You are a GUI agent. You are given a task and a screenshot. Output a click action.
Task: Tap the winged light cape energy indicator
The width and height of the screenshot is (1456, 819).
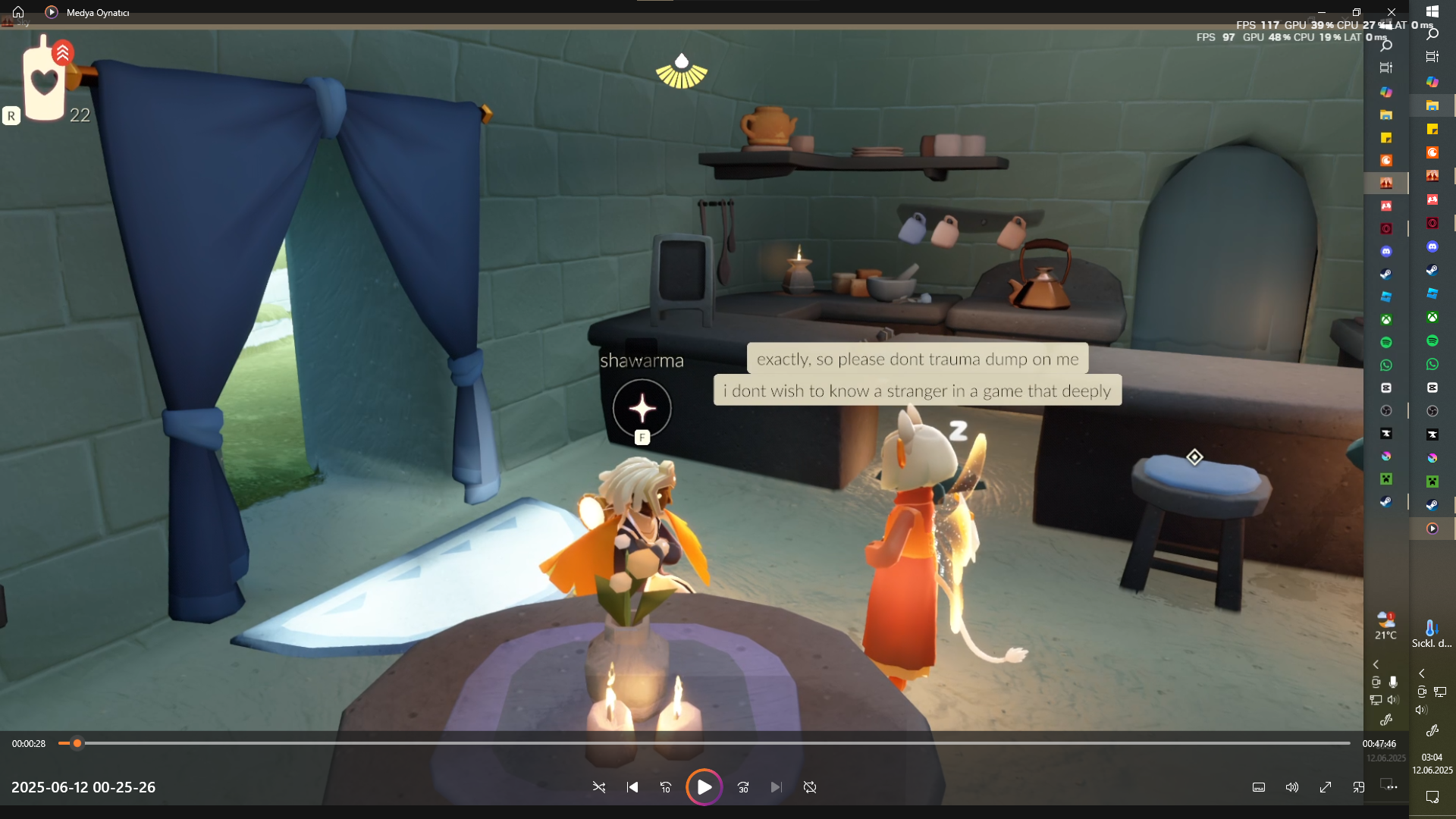(681, 71)
